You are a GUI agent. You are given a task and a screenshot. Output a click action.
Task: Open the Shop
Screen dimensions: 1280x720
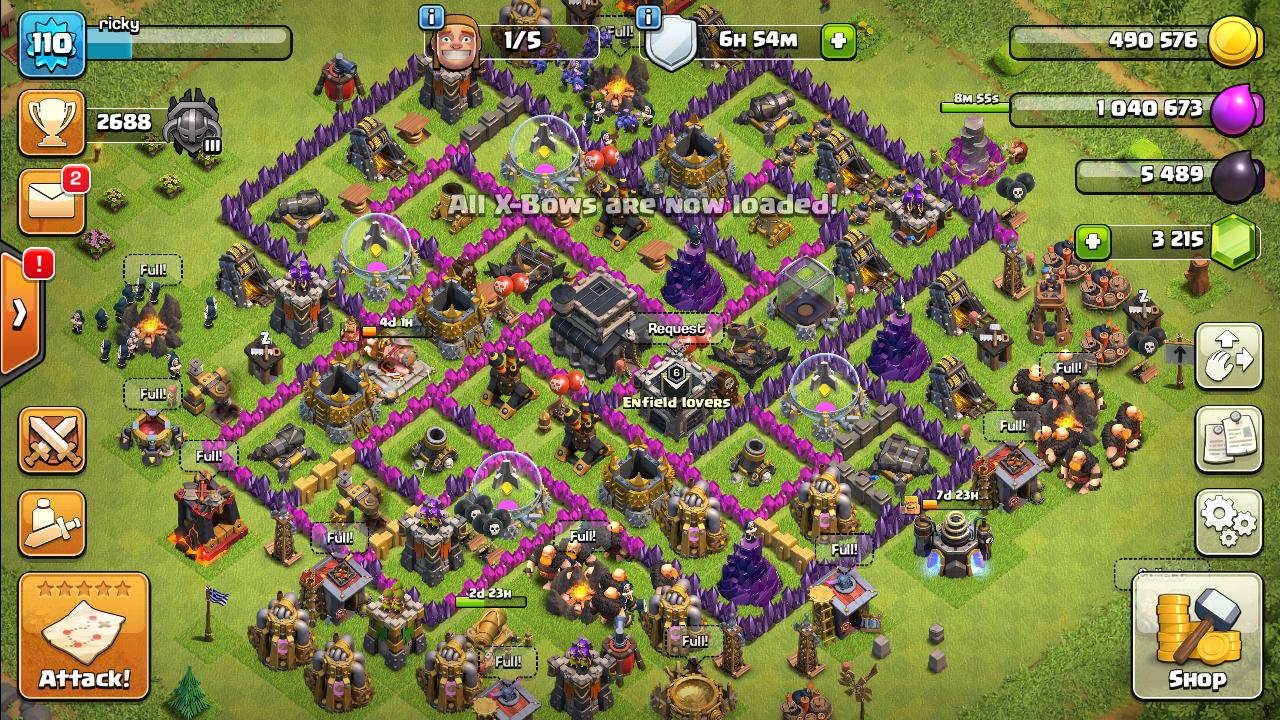(1196, 636)
